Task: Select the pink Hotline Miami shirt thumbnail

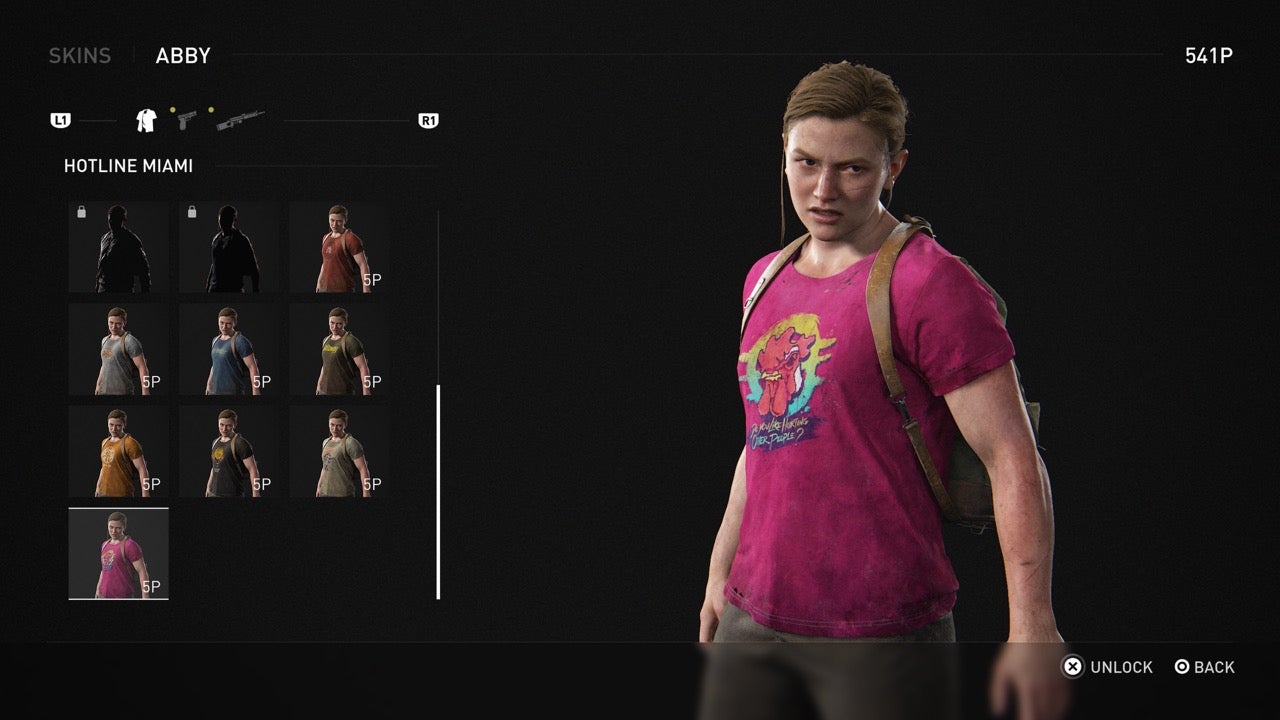Action: pyautogui.click(x=118, y=552)
